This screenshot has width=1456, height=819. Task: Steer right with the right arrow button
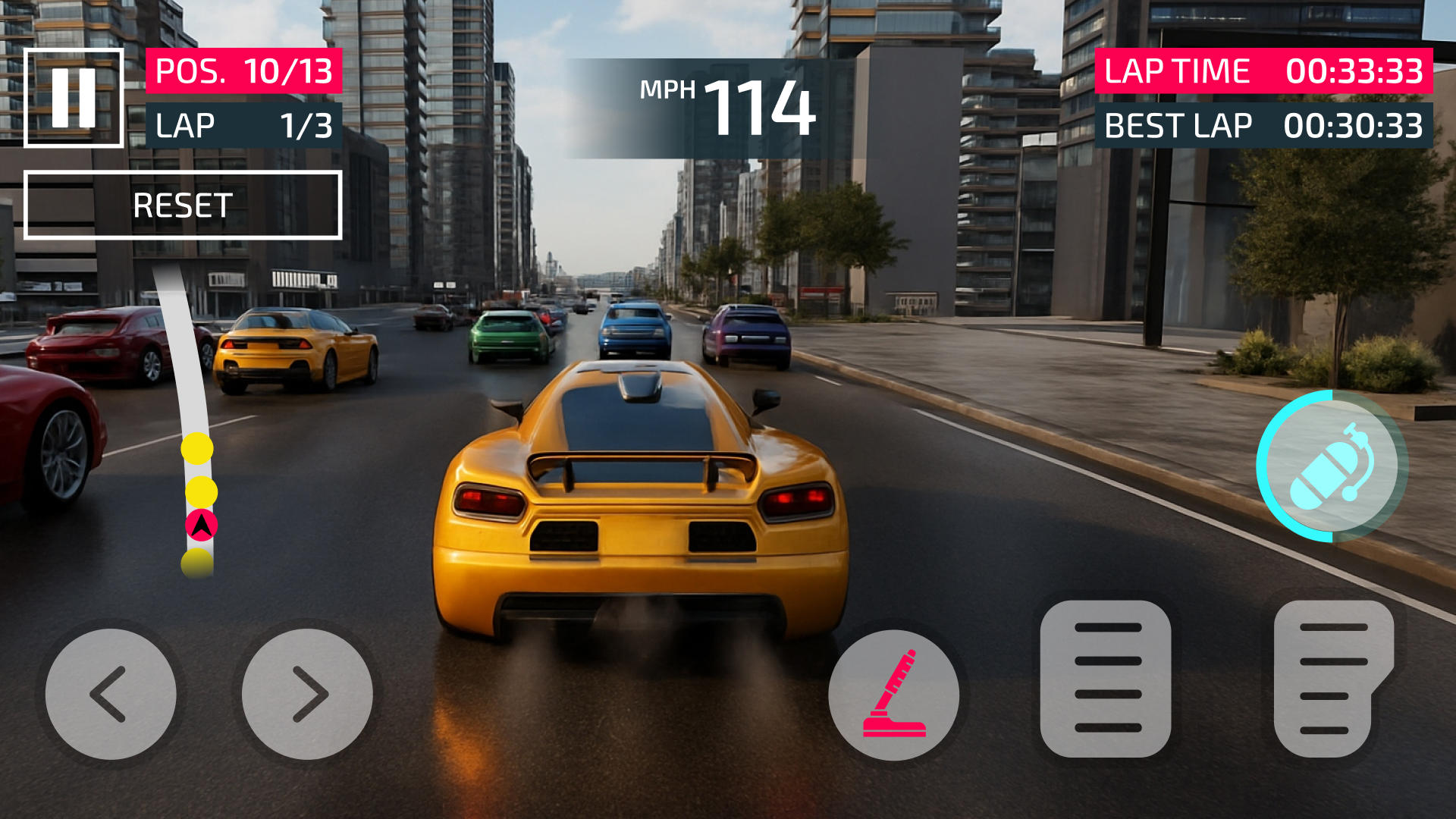click(307, 694)
